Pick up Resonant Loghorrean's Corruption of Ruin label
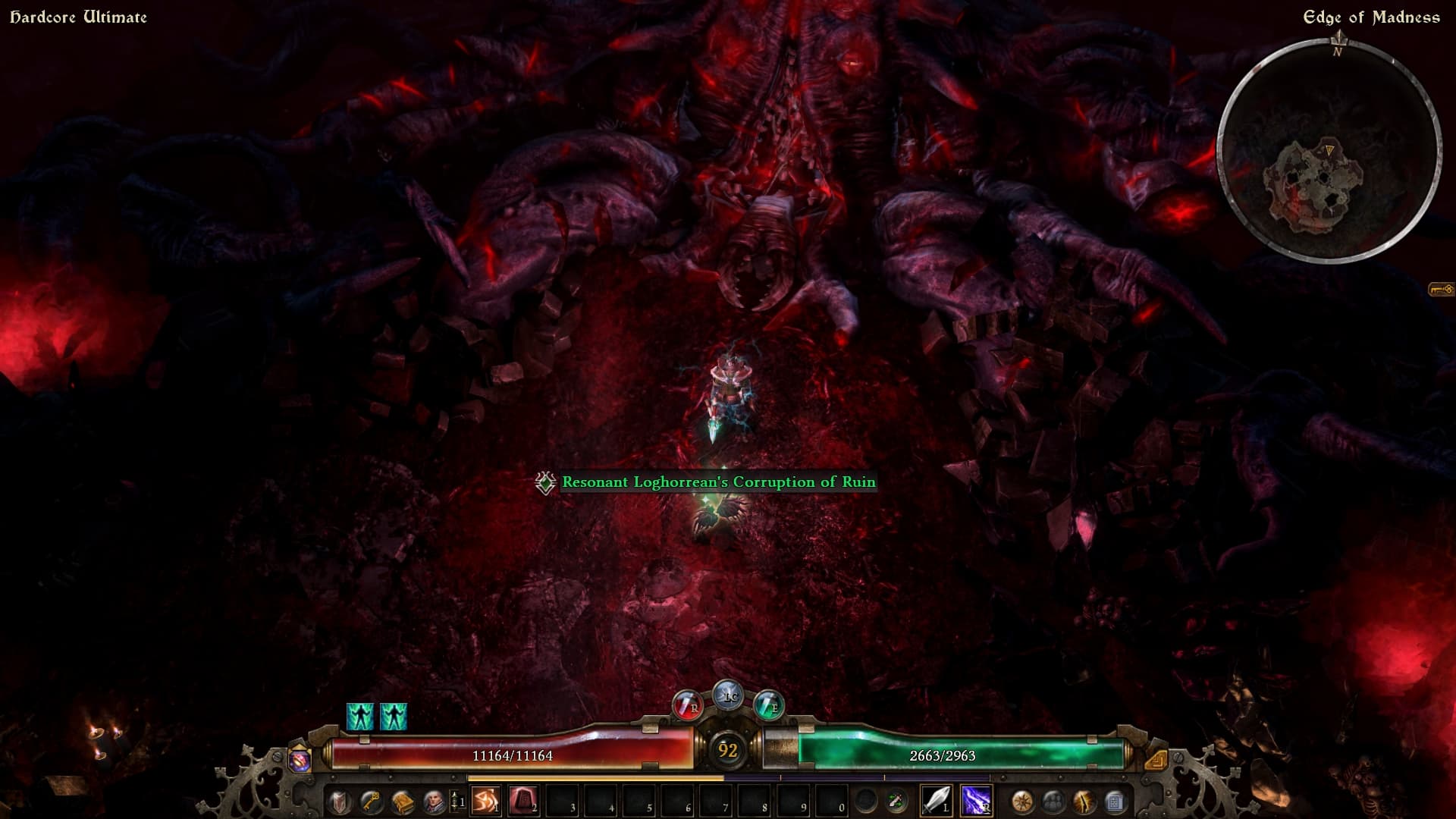This screenshot has width=1456, height=819. (x=718, y=482)
